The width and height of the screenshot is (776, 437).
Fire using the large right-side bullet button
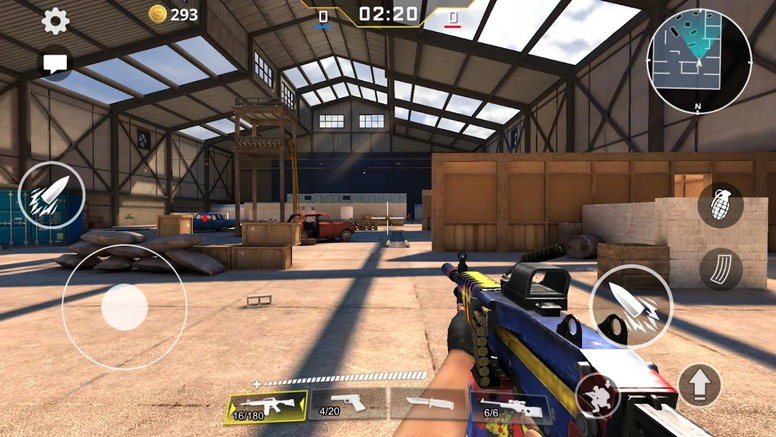(x=631, y=306)
